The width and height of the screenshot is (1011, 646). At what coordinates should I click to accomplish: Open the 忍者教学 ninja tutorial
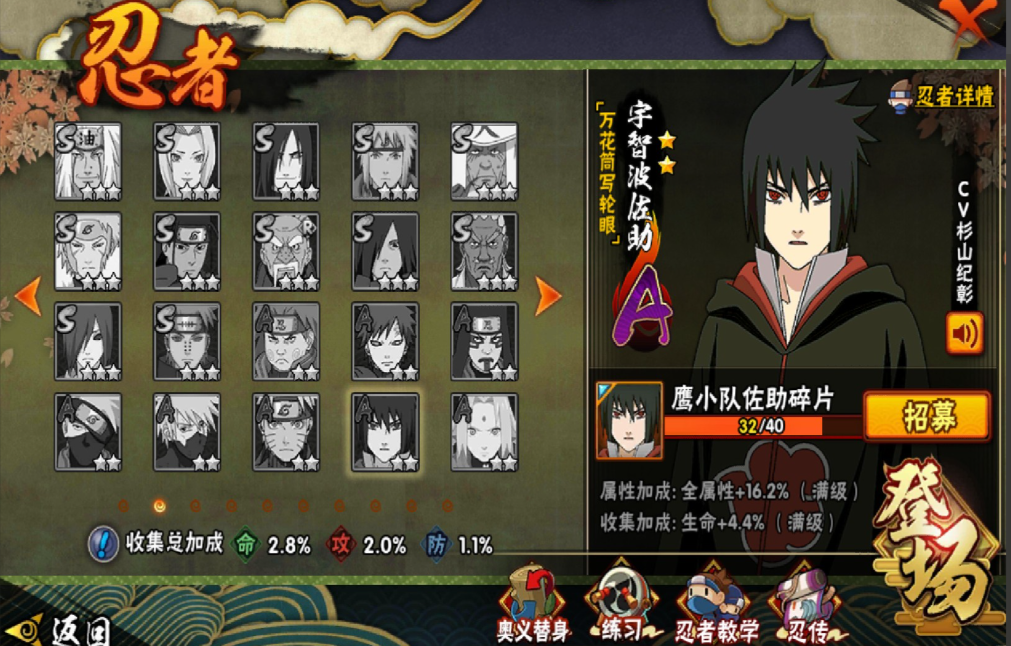712,604
